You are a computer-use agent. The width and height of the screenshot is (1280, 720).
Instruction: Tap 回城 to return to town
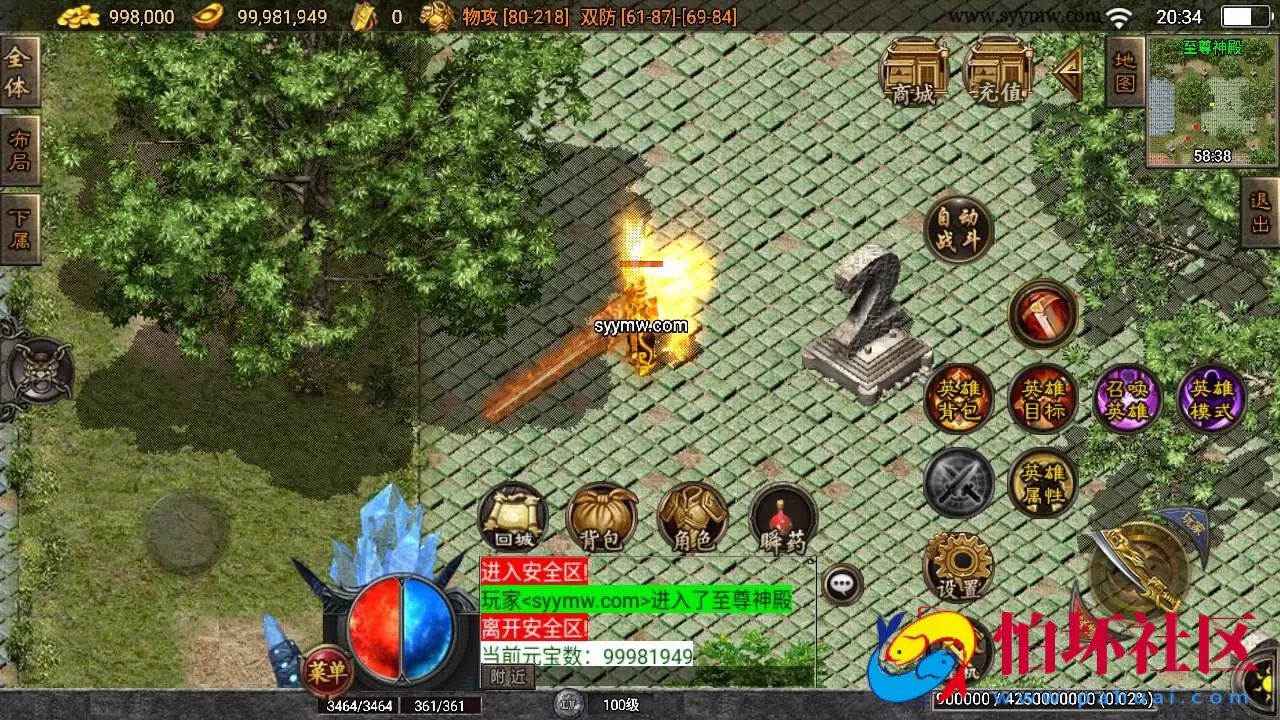(512, 517)
